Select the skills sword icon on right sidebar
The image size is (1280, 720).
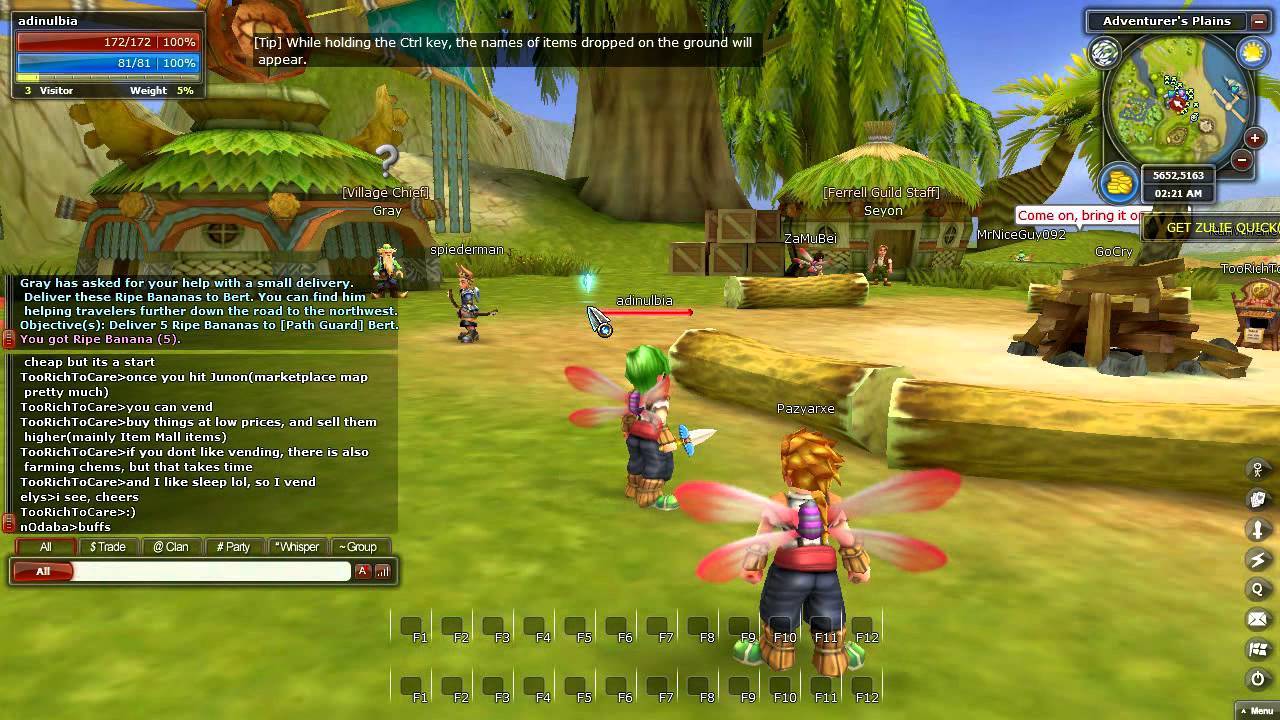click(x=1257, y=527)
